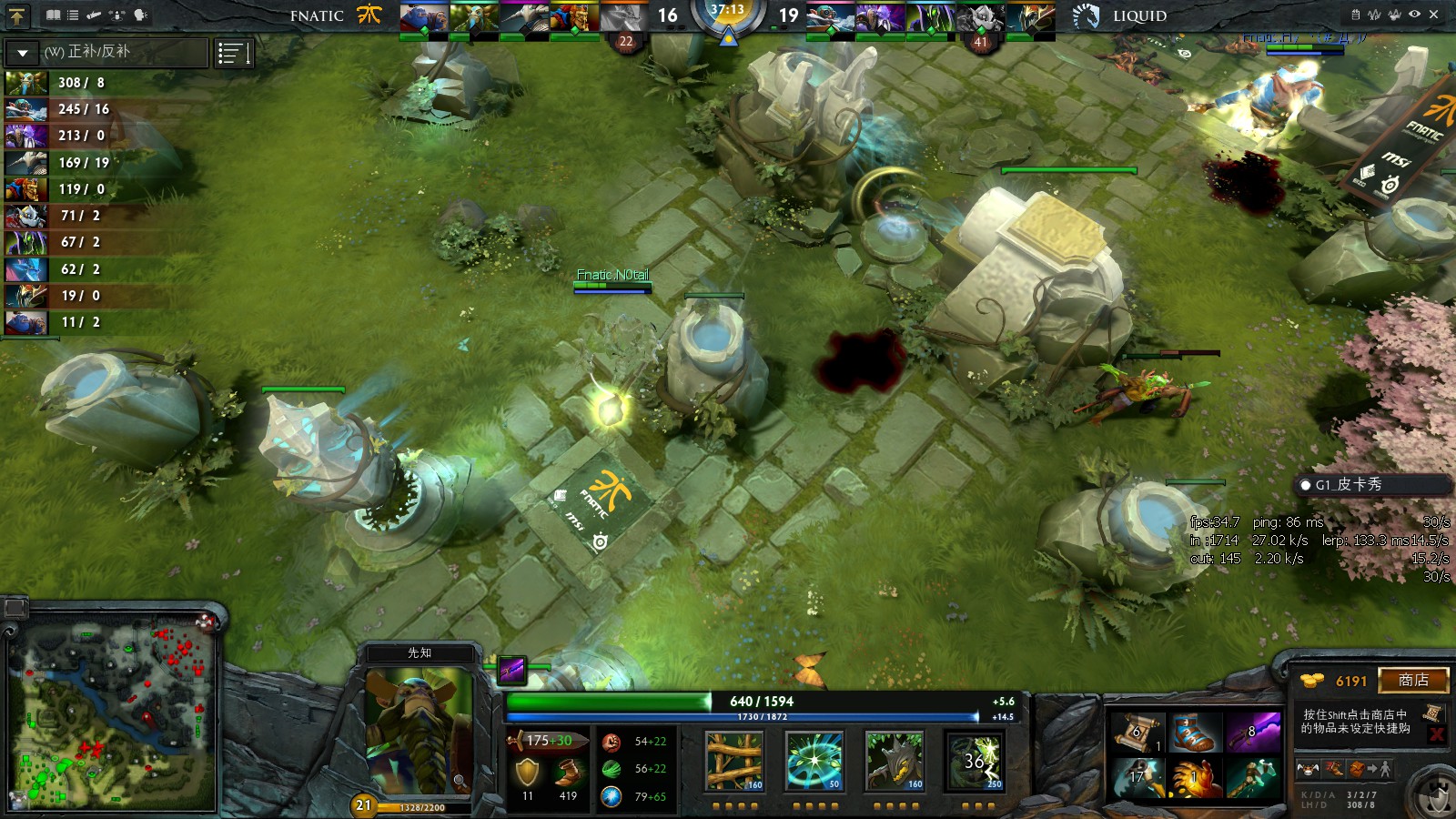Select the Wrath of Nature ultimate icon
Viewport: 1456px width, 819px height.
(x=975, y=761)
